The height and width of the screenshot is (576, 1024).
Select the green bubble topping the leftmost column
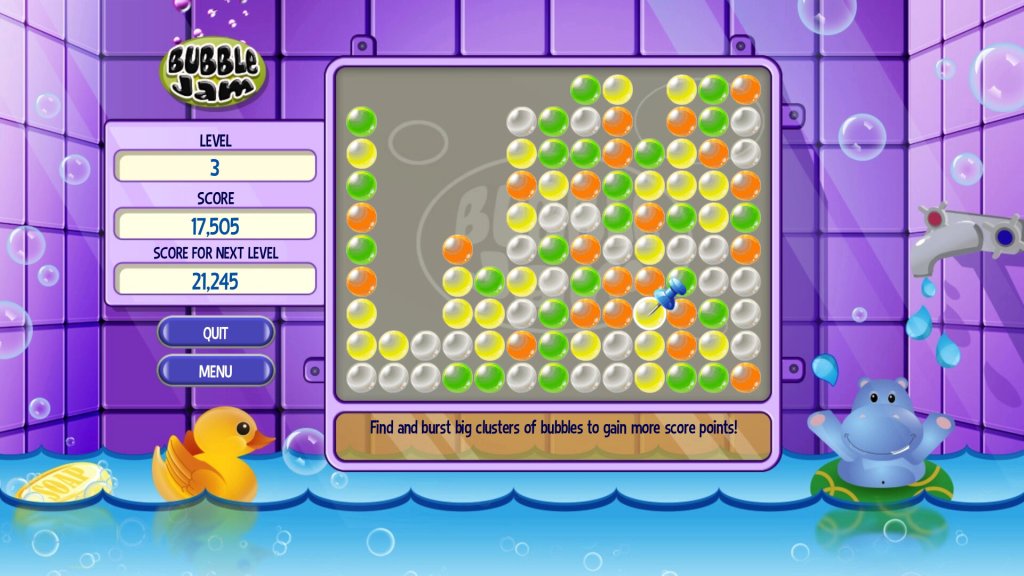(x=361, y=122)
